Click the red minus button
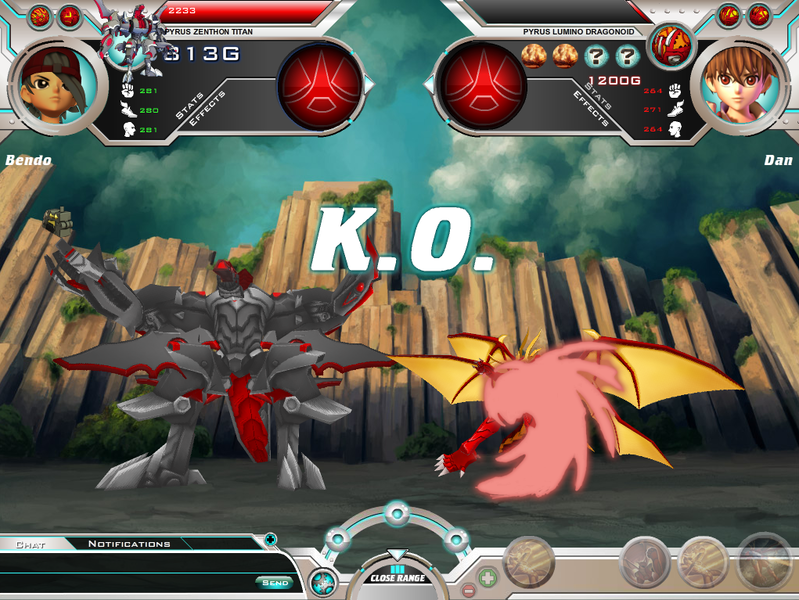This screenshot has width=799, height=600. point(467,590)
